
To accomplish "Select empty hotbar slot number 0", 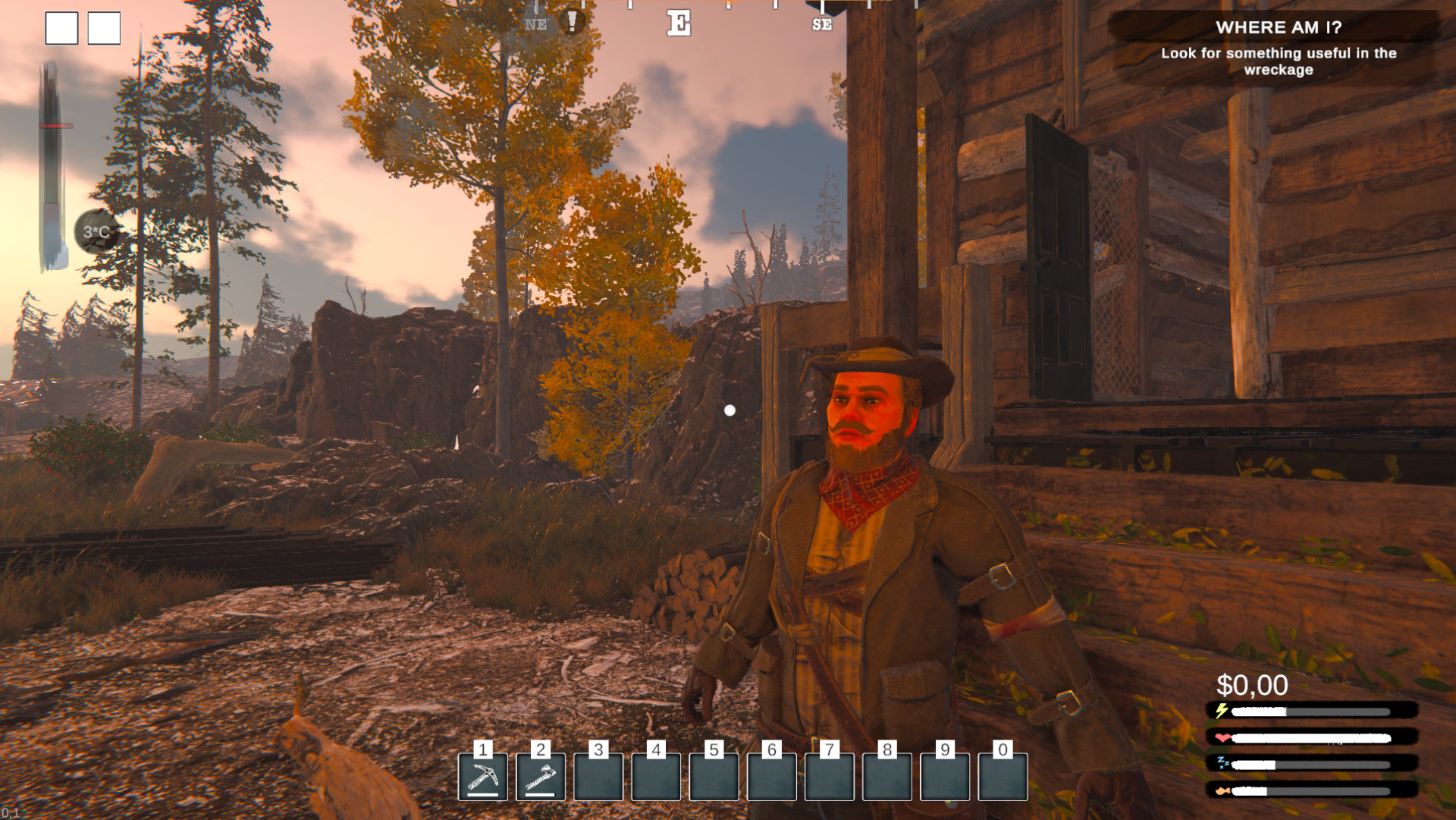I will pyautogui.click(x=1003, y=776).
